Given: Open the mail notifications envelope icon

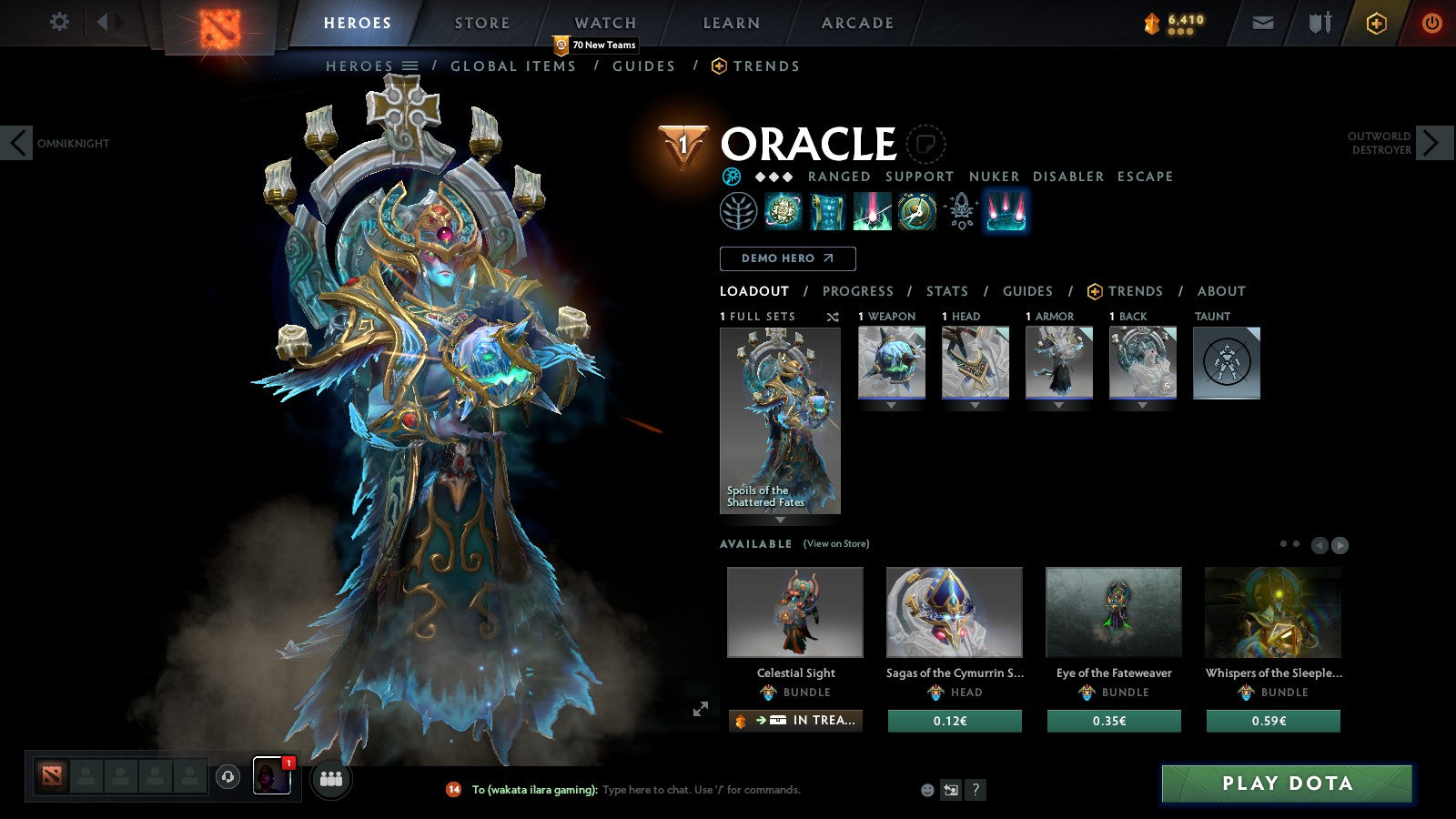Looking at the screenshot, I should [1263, 23].
